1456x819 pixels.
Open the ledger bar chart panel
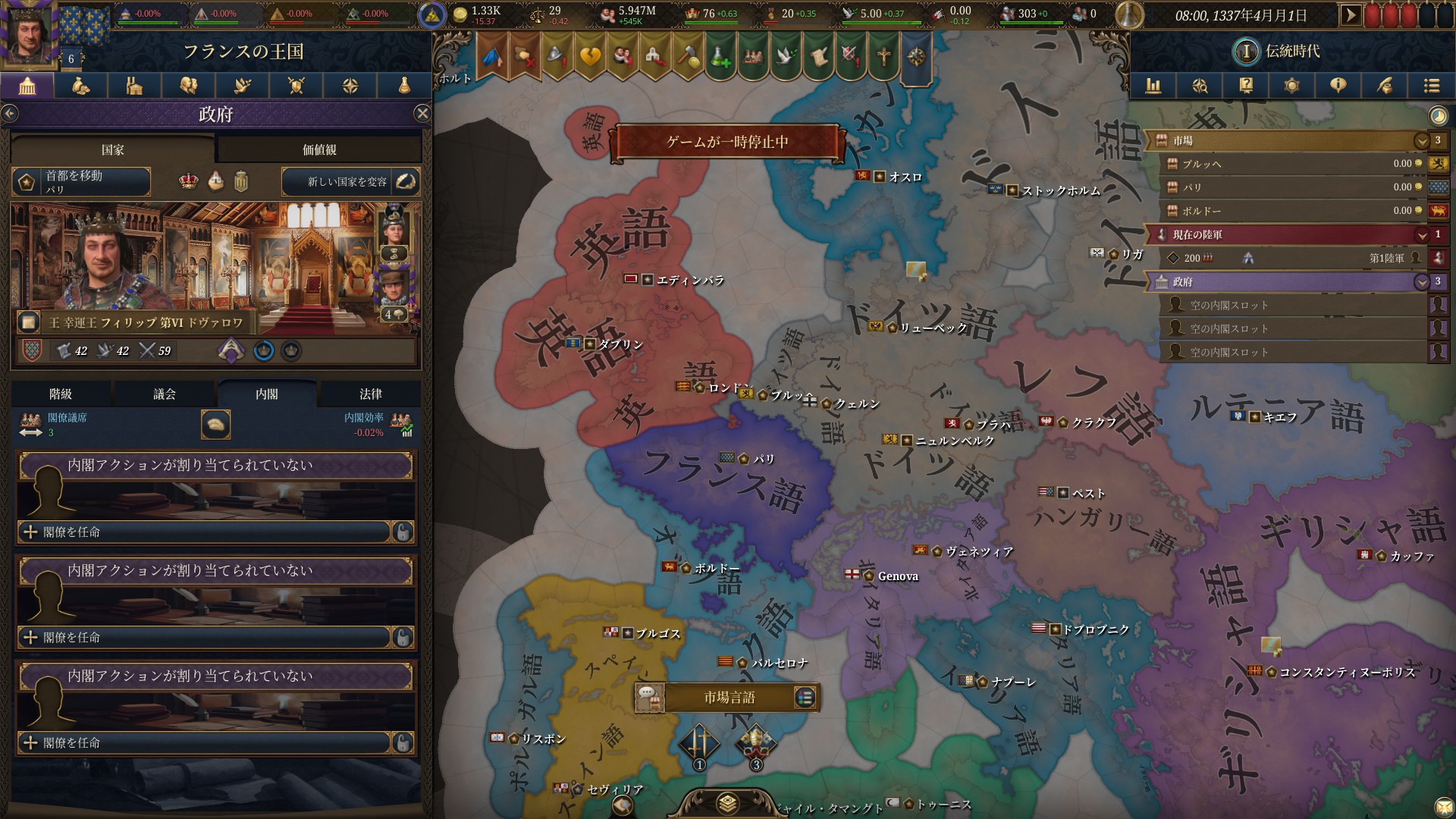(x=1153, y=86)
